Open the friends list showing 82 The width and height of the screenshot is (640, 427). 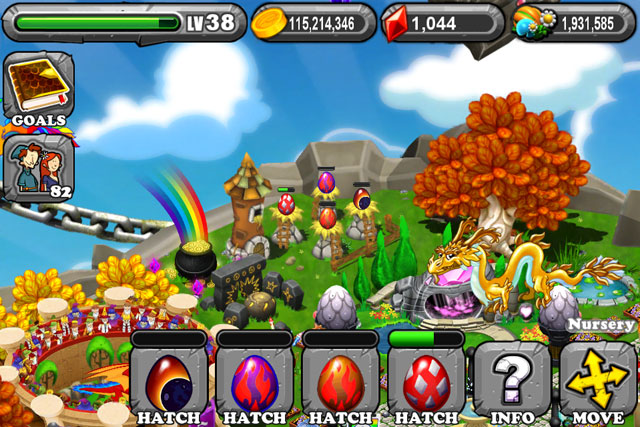(x=38, y=165)
